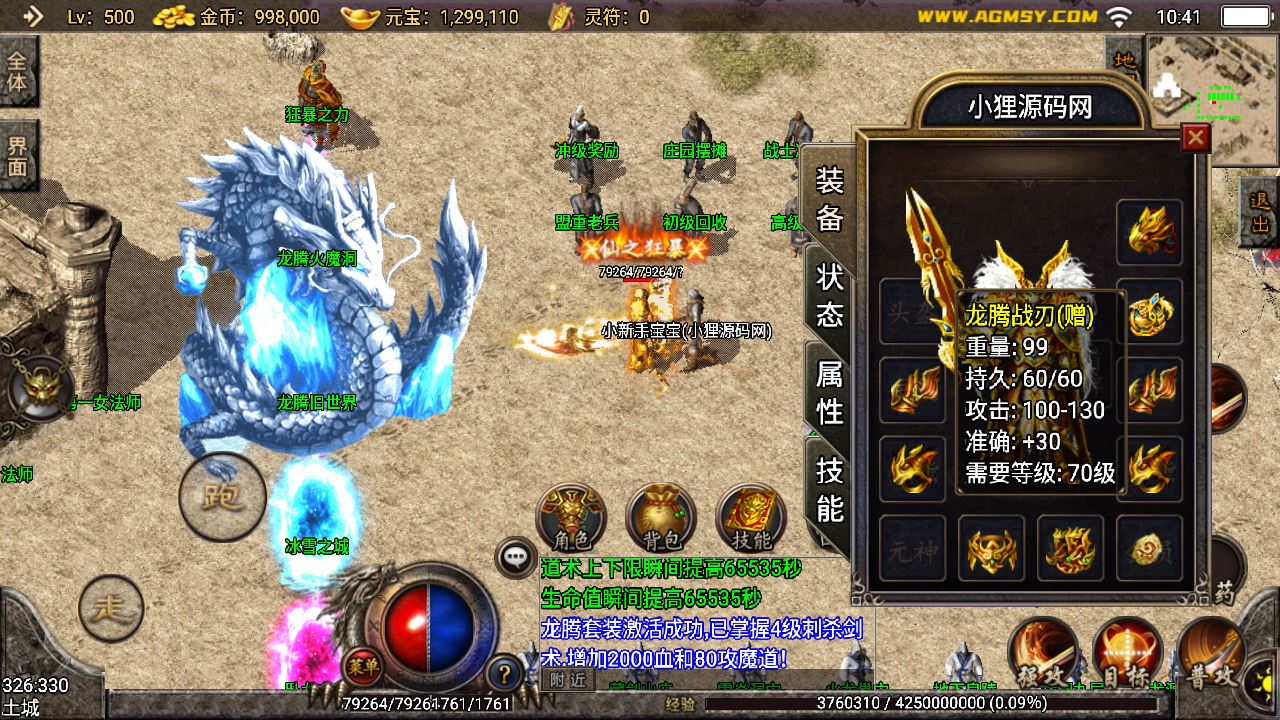
Task: Click the 退出 exit button
Action: pos(1259,211)
